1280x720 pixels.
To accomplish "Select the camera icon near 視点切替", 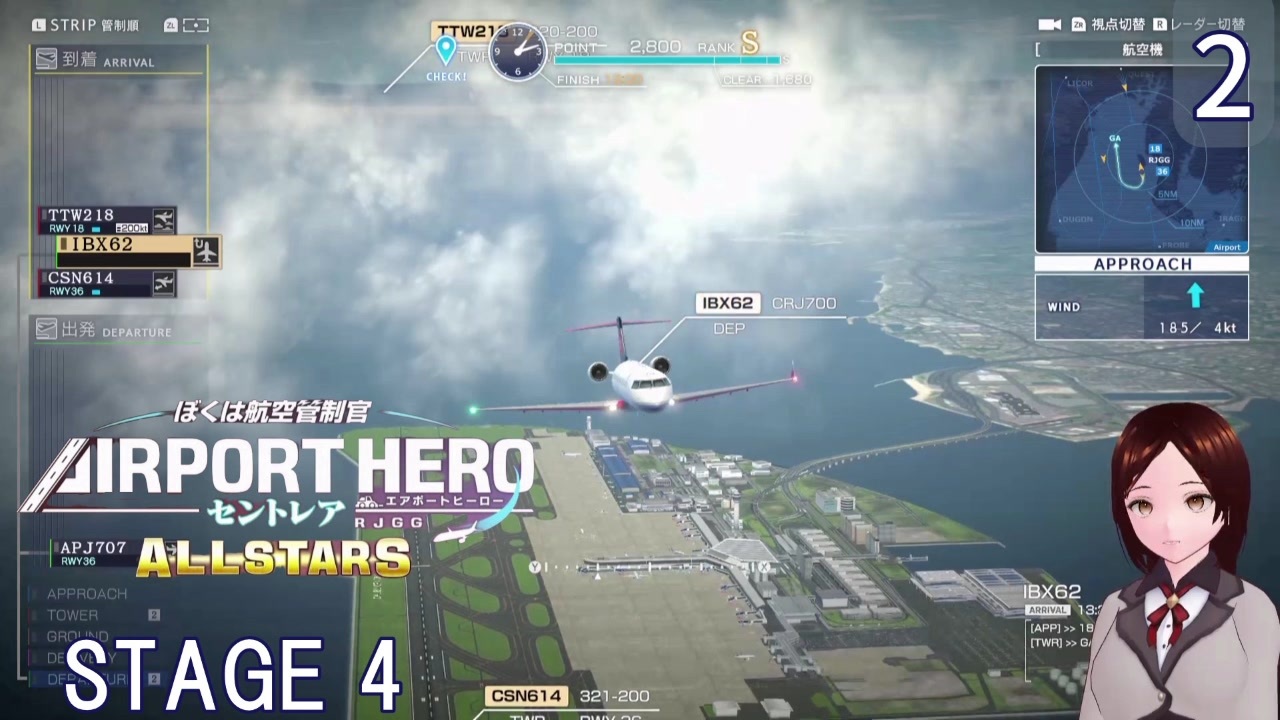I will click(1050, 24).
